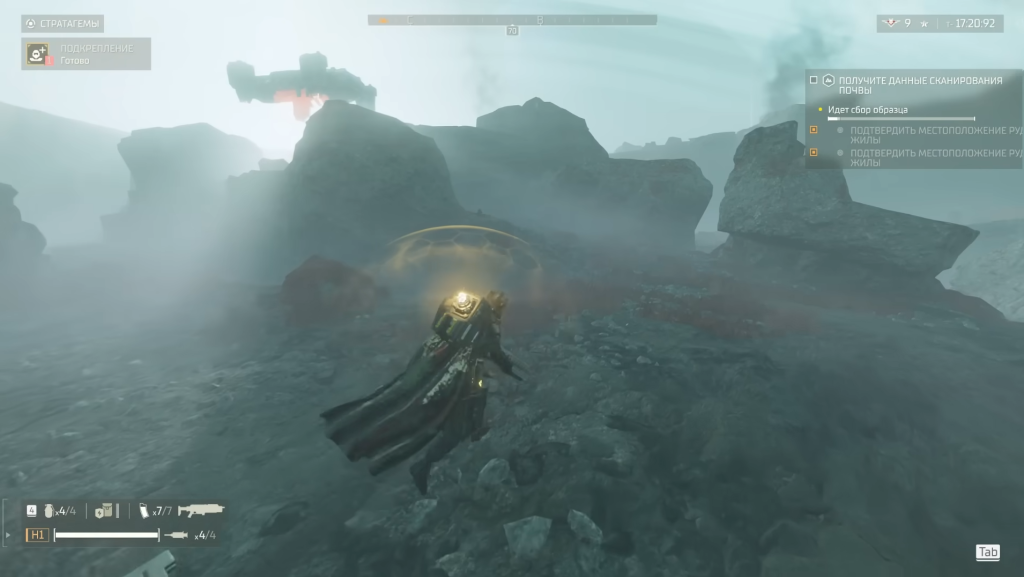Click the stim syringe icon
Image resolution: width=1024 pixels, height=577 pixels.
177,535
